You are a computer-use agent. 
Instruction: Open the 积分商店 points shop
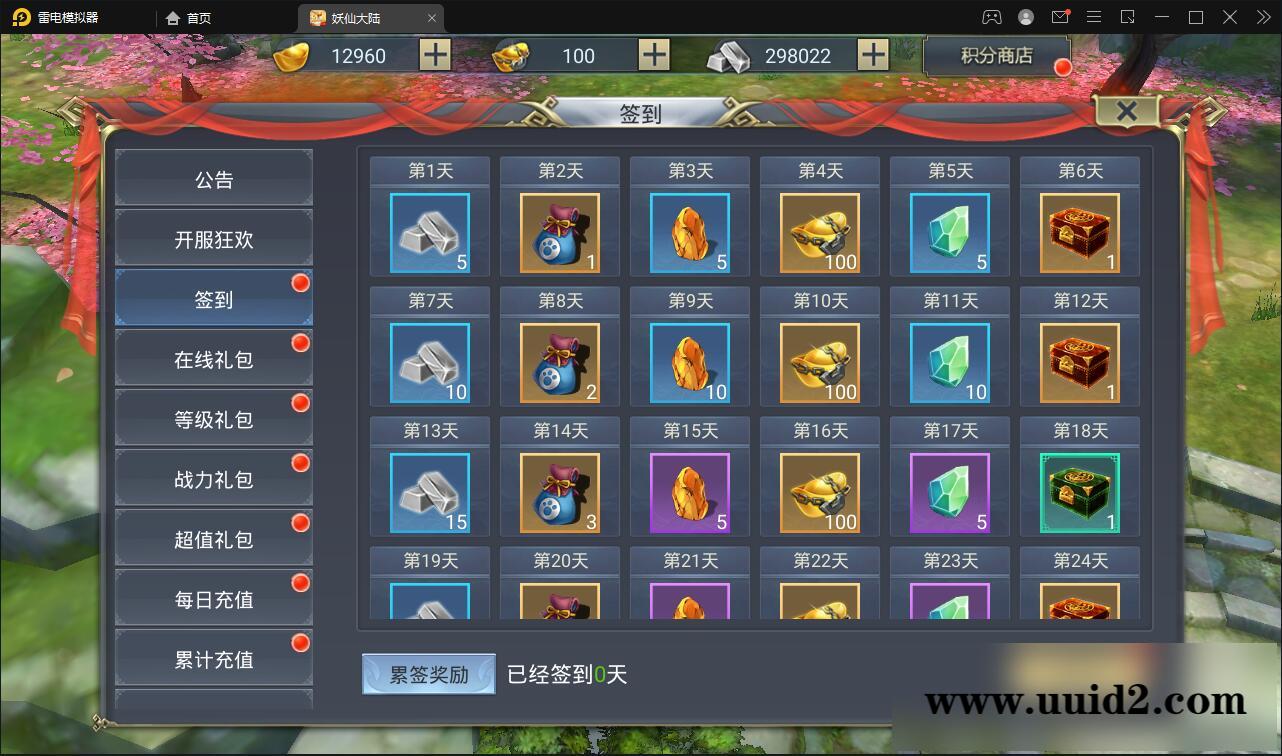(996, 56)
